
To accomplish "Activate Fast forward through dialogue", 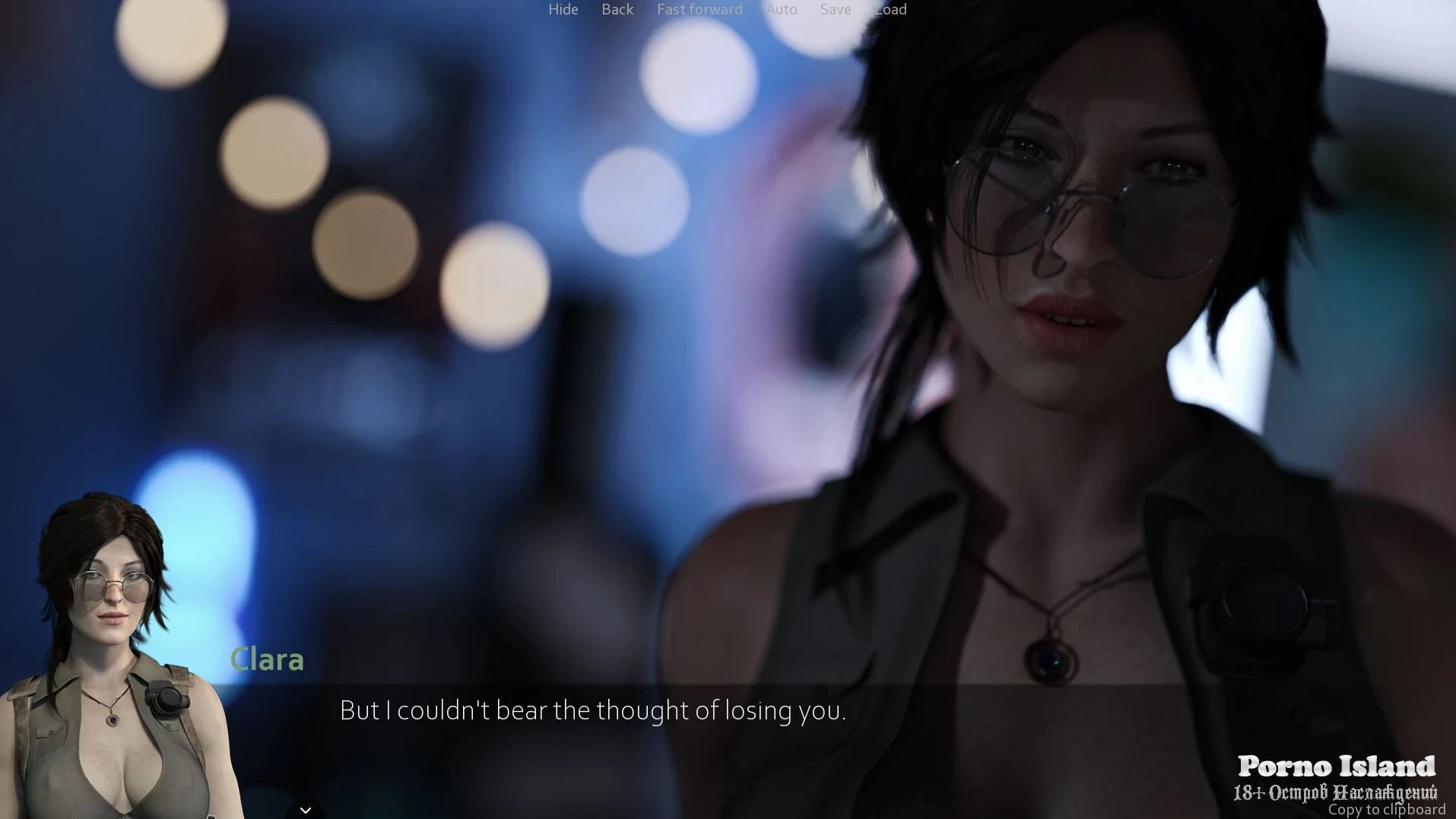I will [699, 10].
